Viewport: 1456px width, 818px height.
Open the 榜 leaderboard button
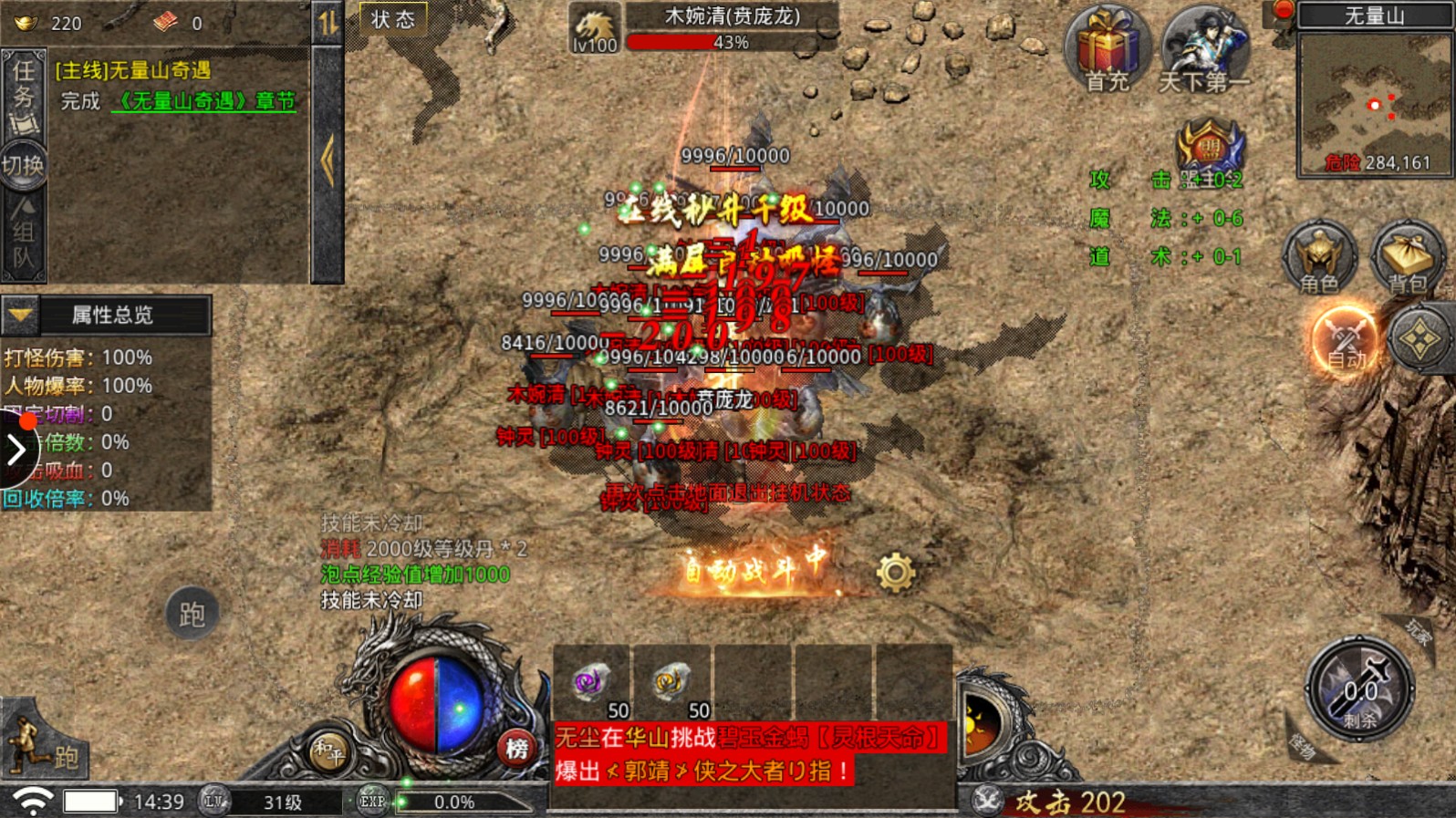point(517,749)
